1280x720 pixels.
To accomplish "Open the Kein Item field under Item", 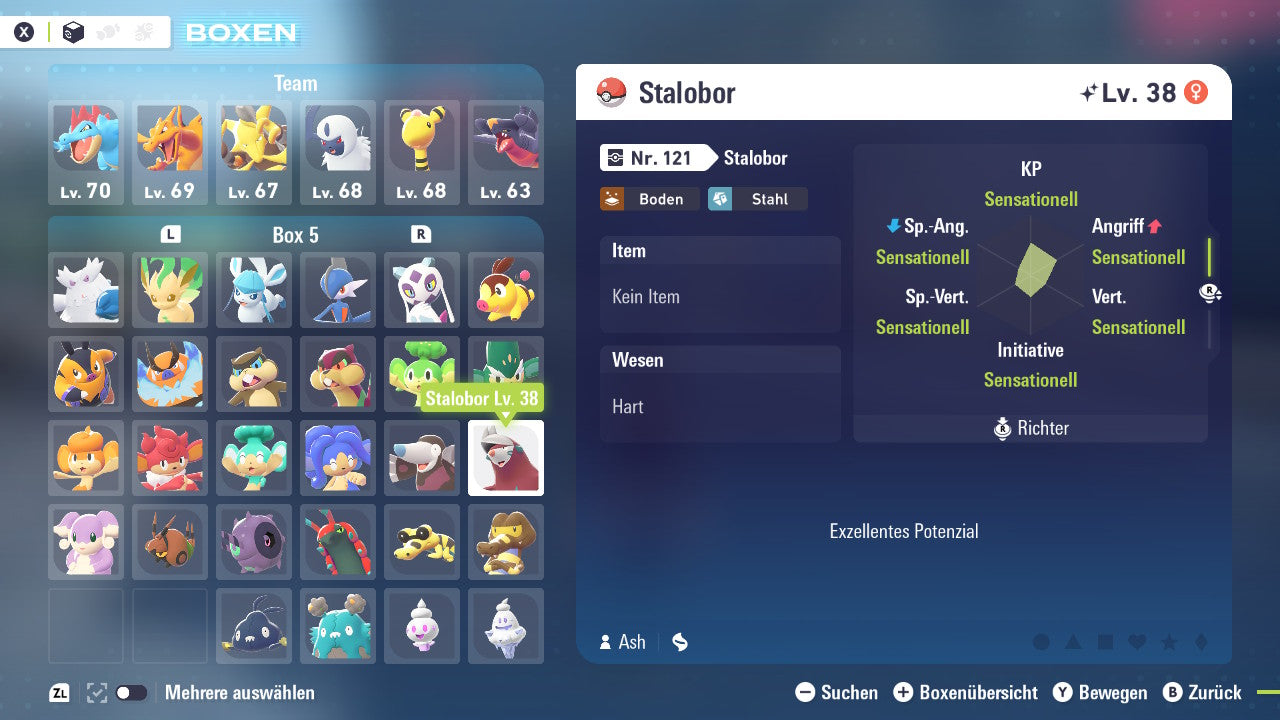I will coord(720,297).
